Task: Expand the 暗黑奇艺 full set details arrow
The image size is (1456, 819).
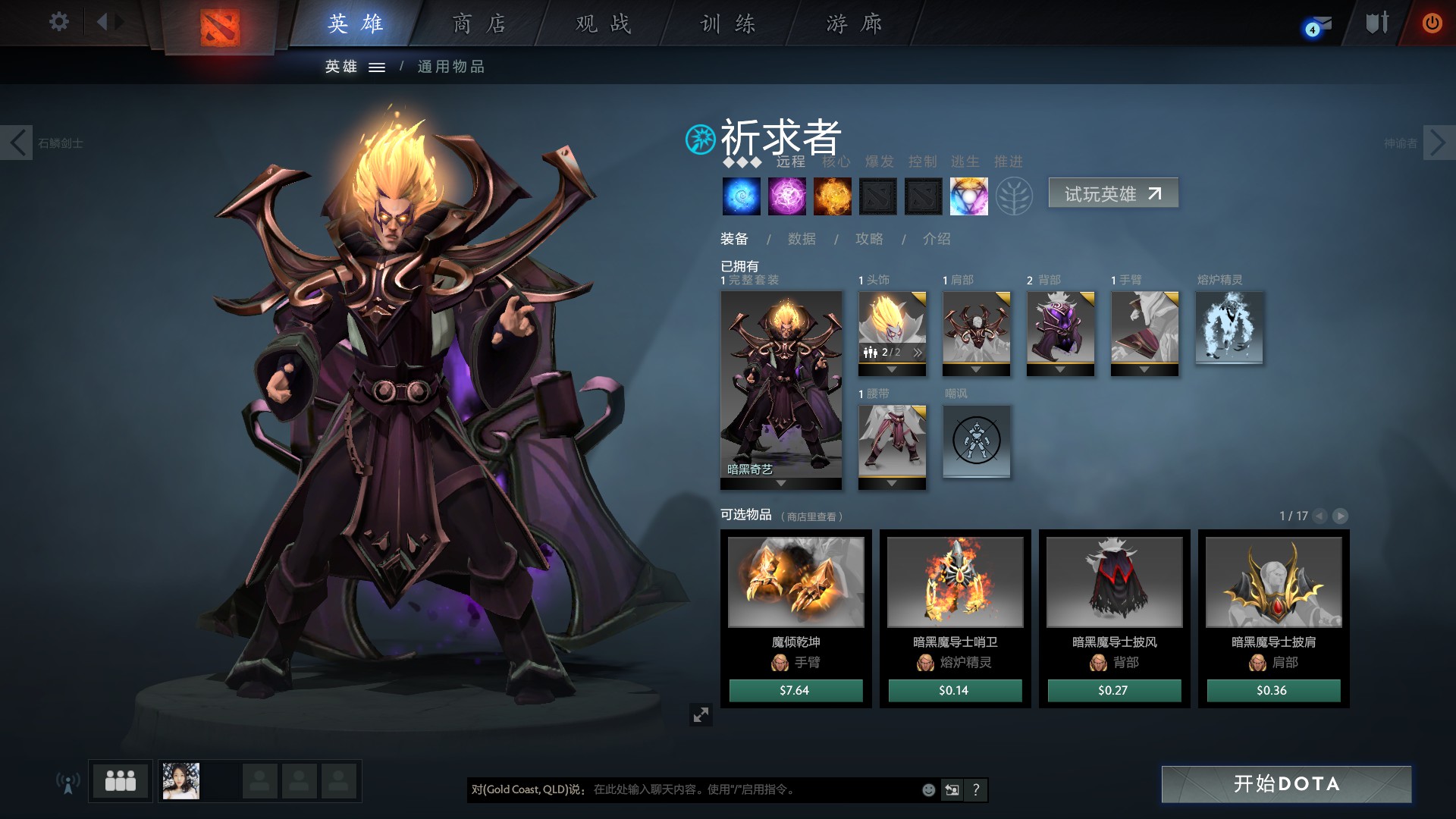Action: pos(781,482)
